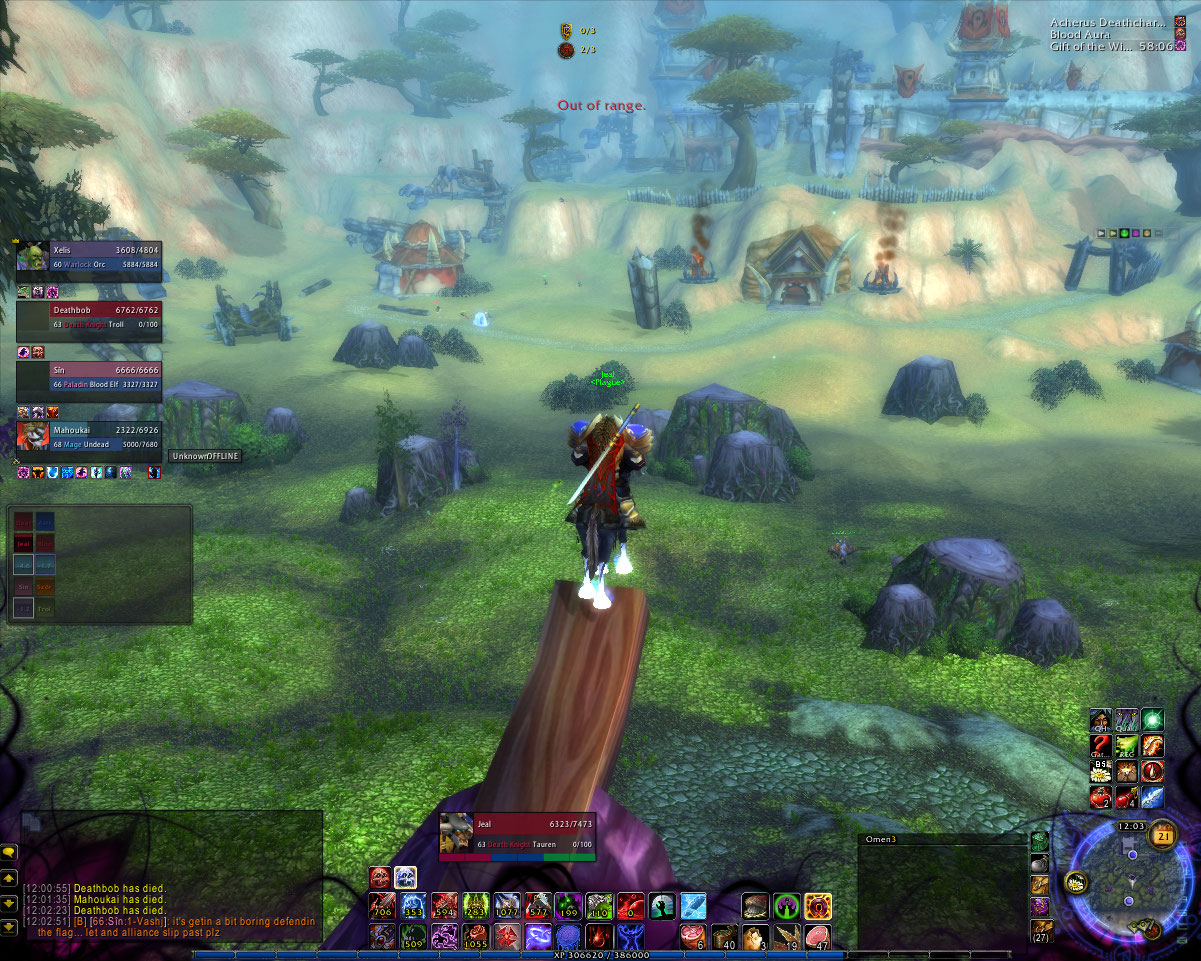This screenshot has height=961, width=1201.
Task: Target Deathbob in the party list
Action: (90, 322)
